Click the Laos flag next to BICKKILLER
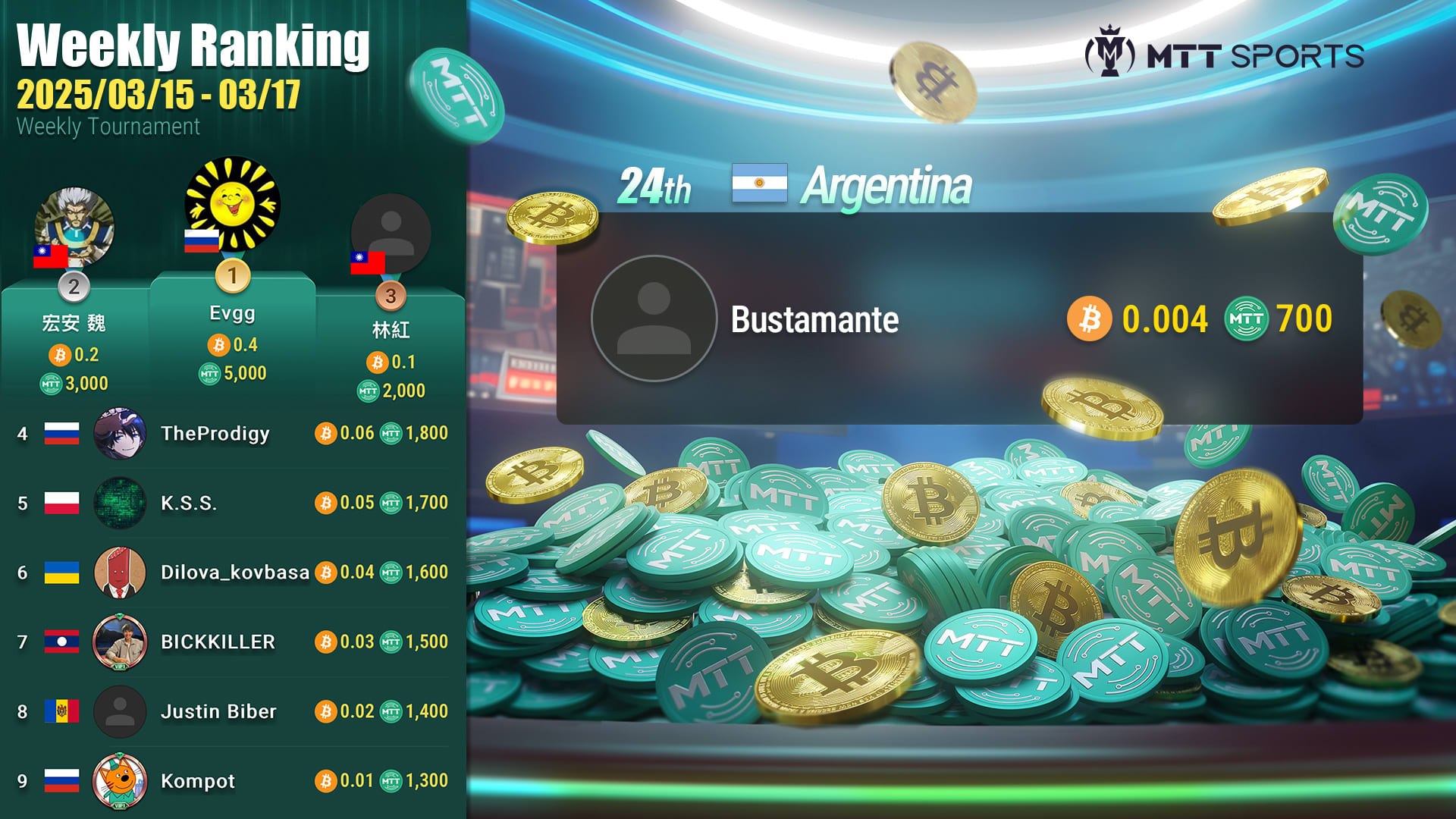 [63, 641]
